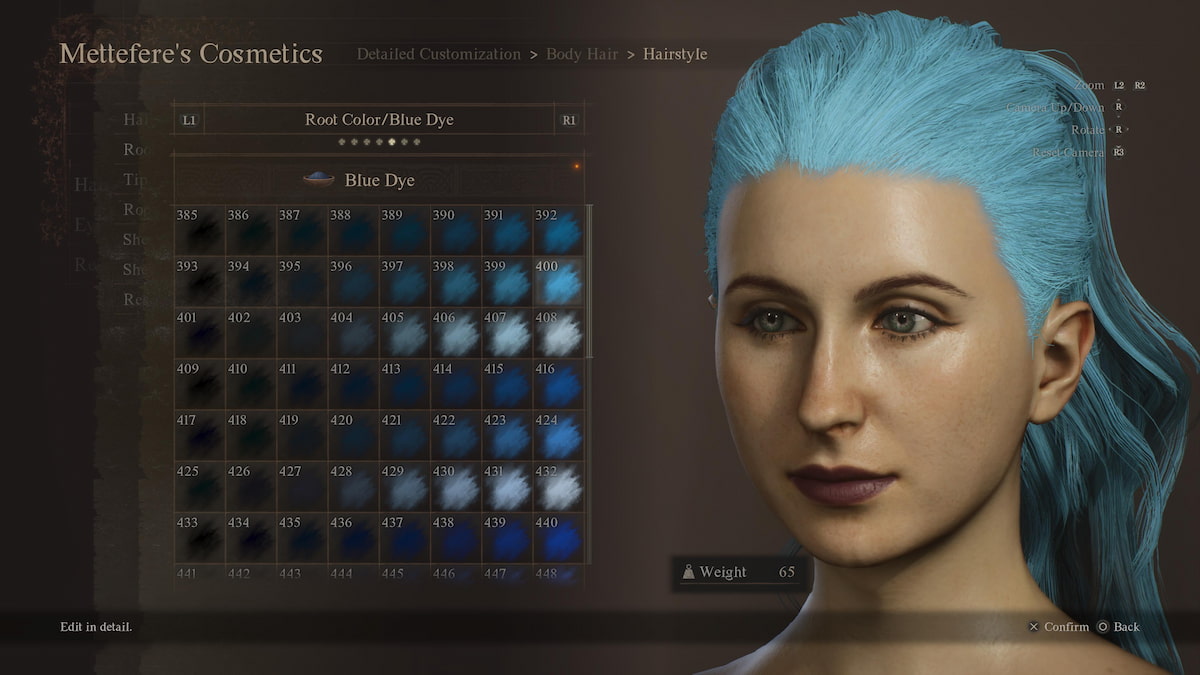Select blue dye swatch number 400
This screenshot has height=675, width=1200.
(x=560, y=283)
